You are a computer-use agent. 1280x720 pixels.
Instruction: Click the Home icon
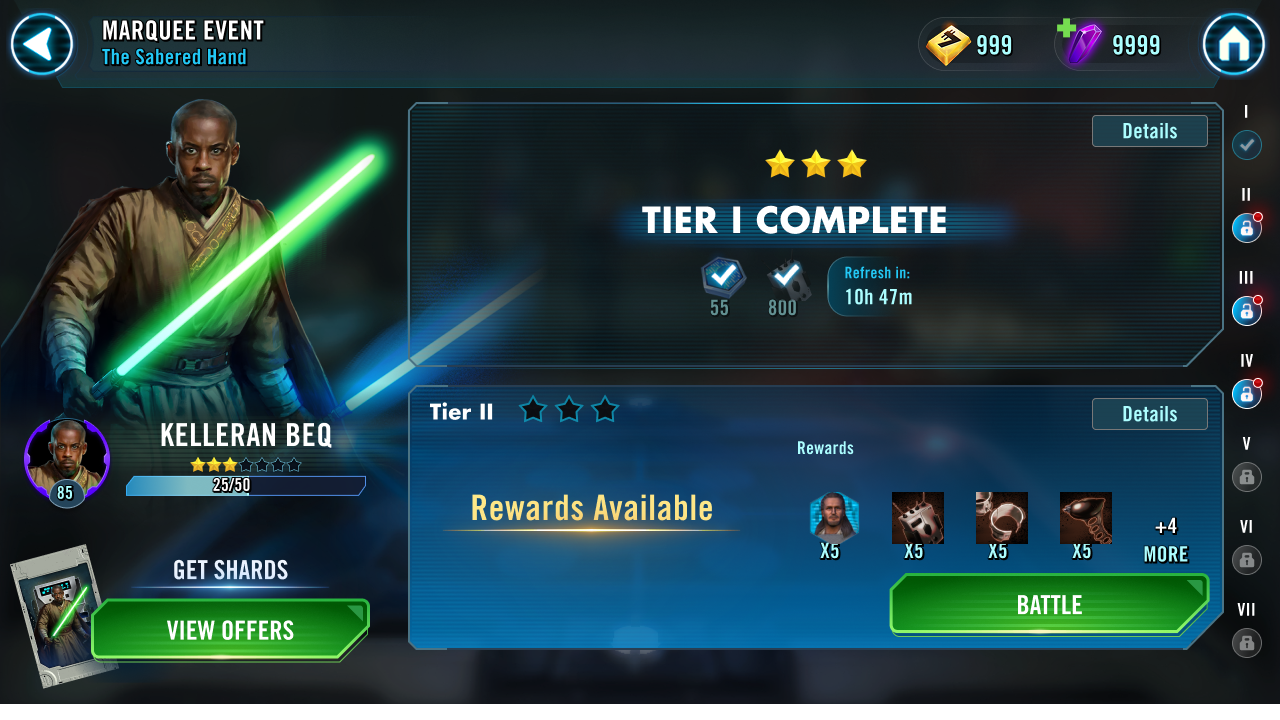[x=1234, y=44]
